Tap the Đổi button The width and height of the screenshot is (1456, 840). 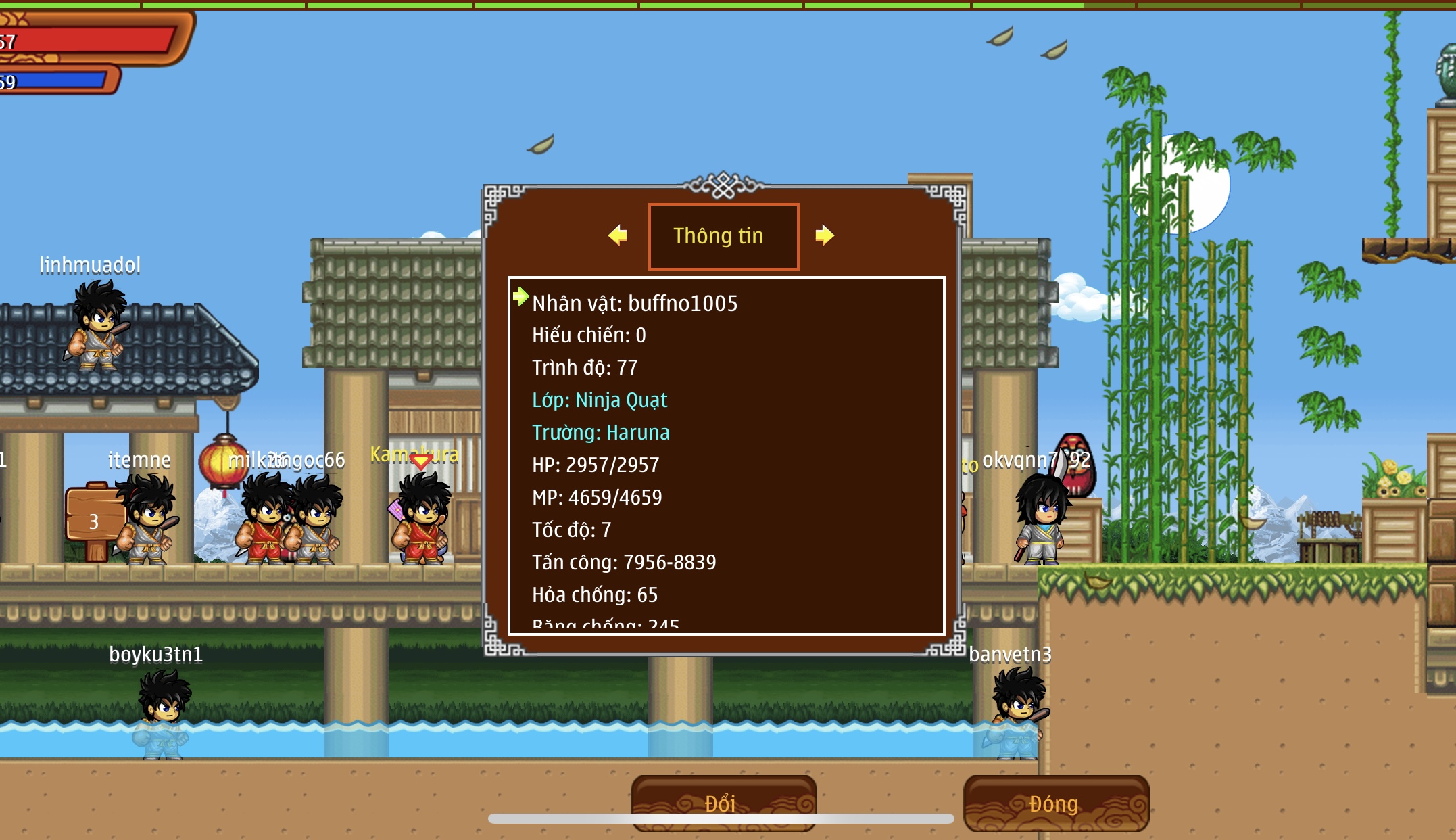click(723, 802)
